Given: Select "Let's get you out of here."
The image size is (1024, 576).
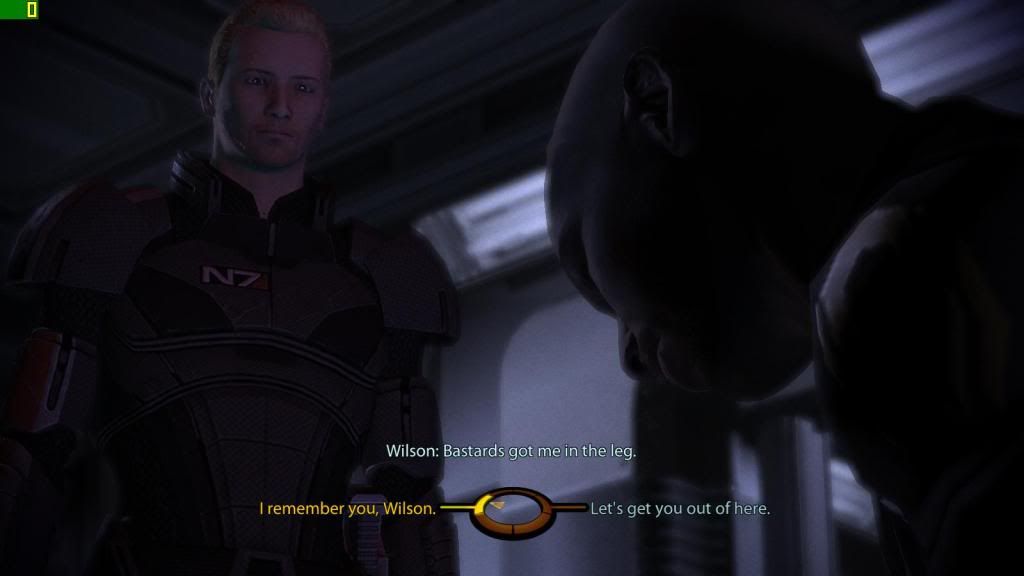Looking at the screenshot, I should click(680, 509).
